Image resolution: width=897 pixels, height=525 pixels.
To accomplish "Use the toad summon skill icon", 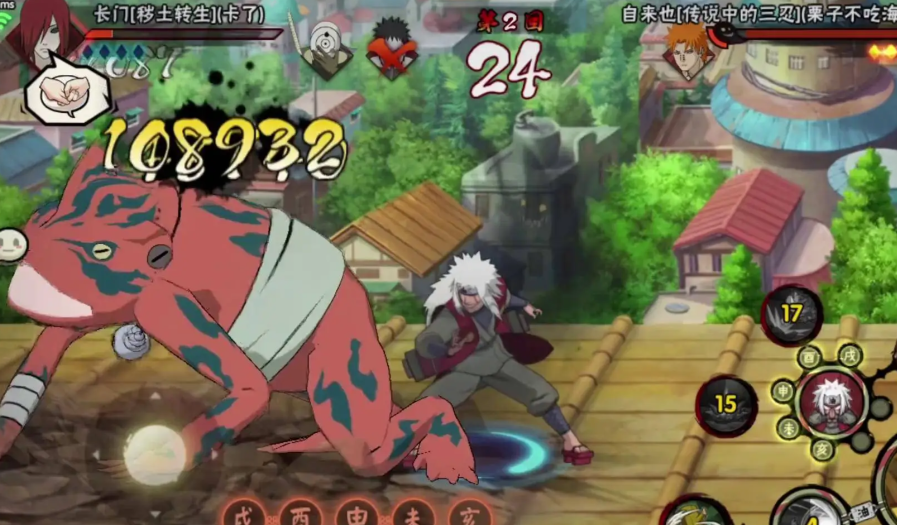I will pyautogui.click(x=690, y=512).
